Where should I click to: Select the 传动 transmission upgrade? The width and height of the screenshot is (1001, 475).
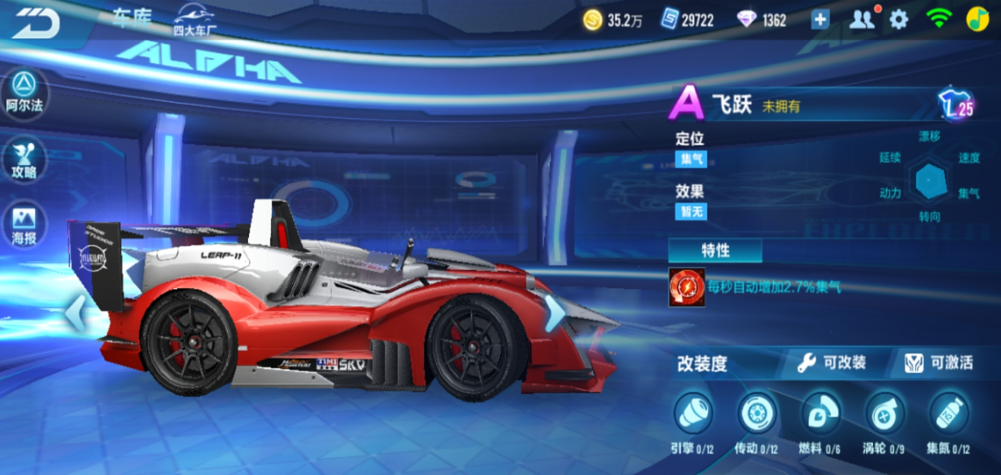click(x=757, y=413)
